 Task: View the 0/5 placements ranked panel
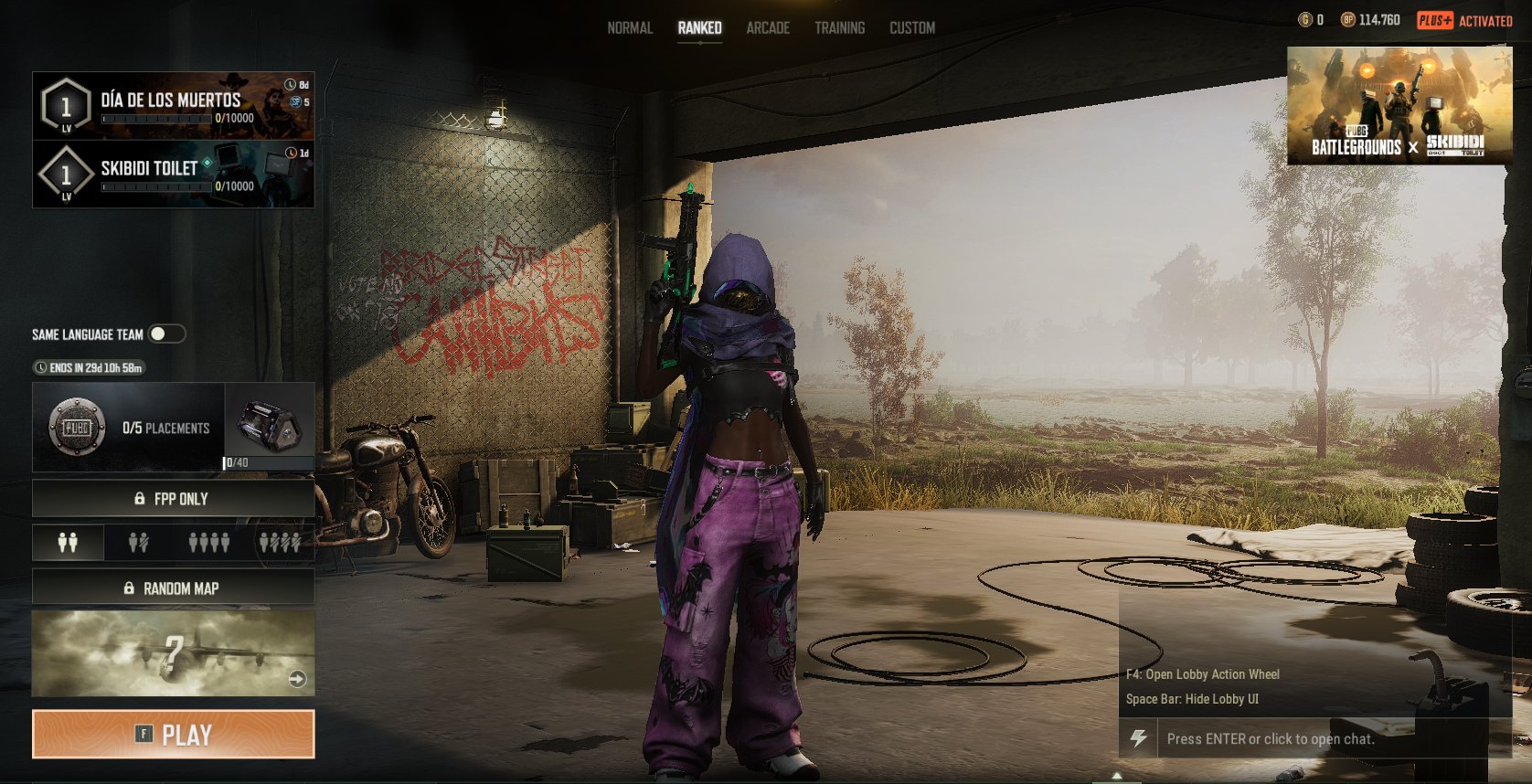(128, 428)
